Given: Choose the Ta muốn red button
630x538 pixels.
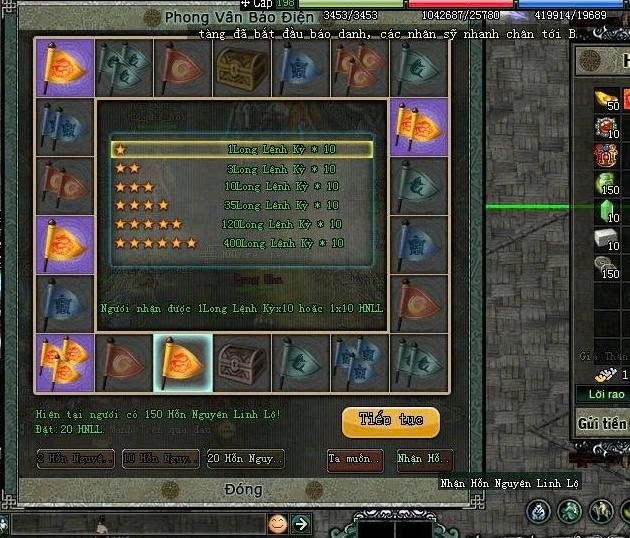Looking at the screenshot, I should [354, 458].
